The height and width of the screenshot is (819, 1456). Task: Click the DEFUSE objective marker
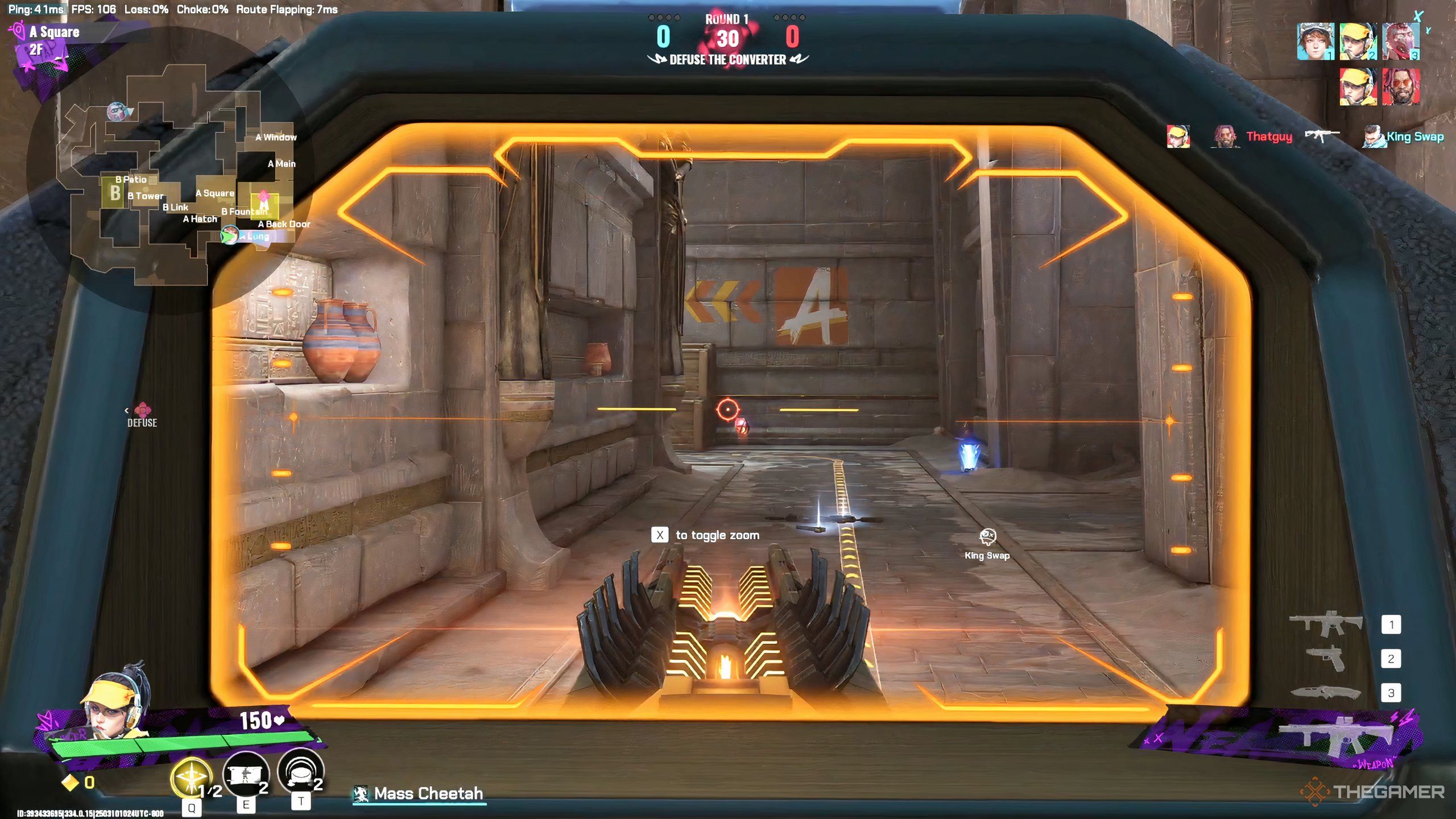pos(142,415)
